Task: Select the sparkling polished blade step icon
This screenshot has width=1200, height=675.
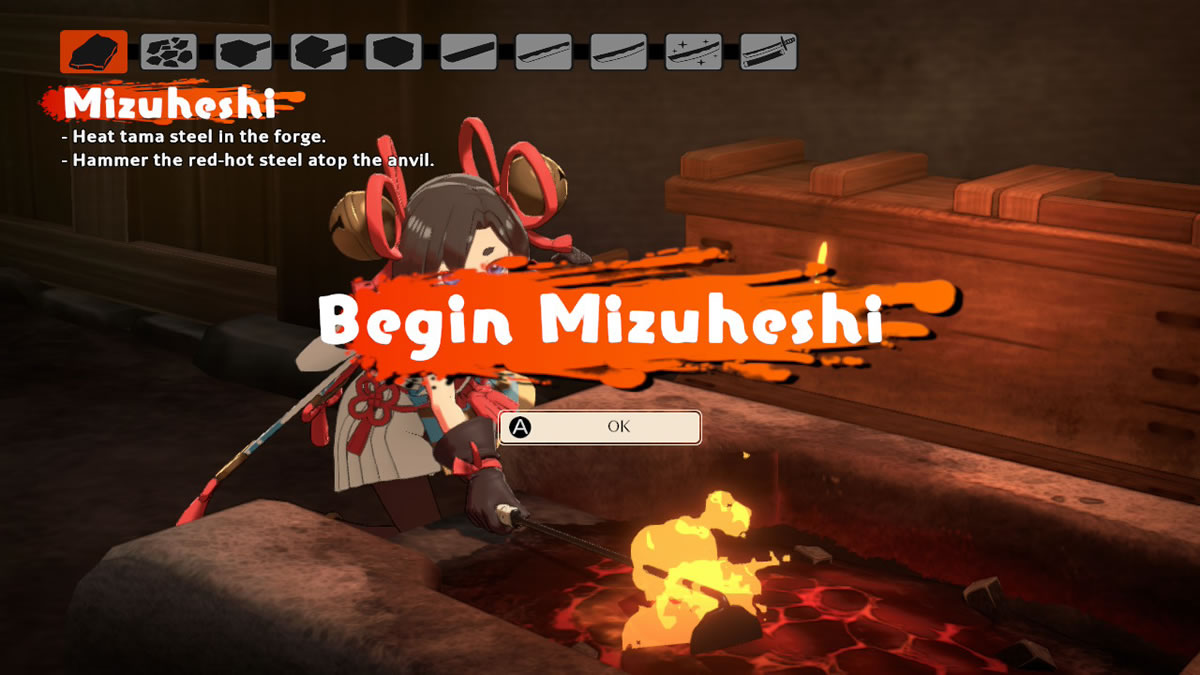Action: click(x=694, y=51)
